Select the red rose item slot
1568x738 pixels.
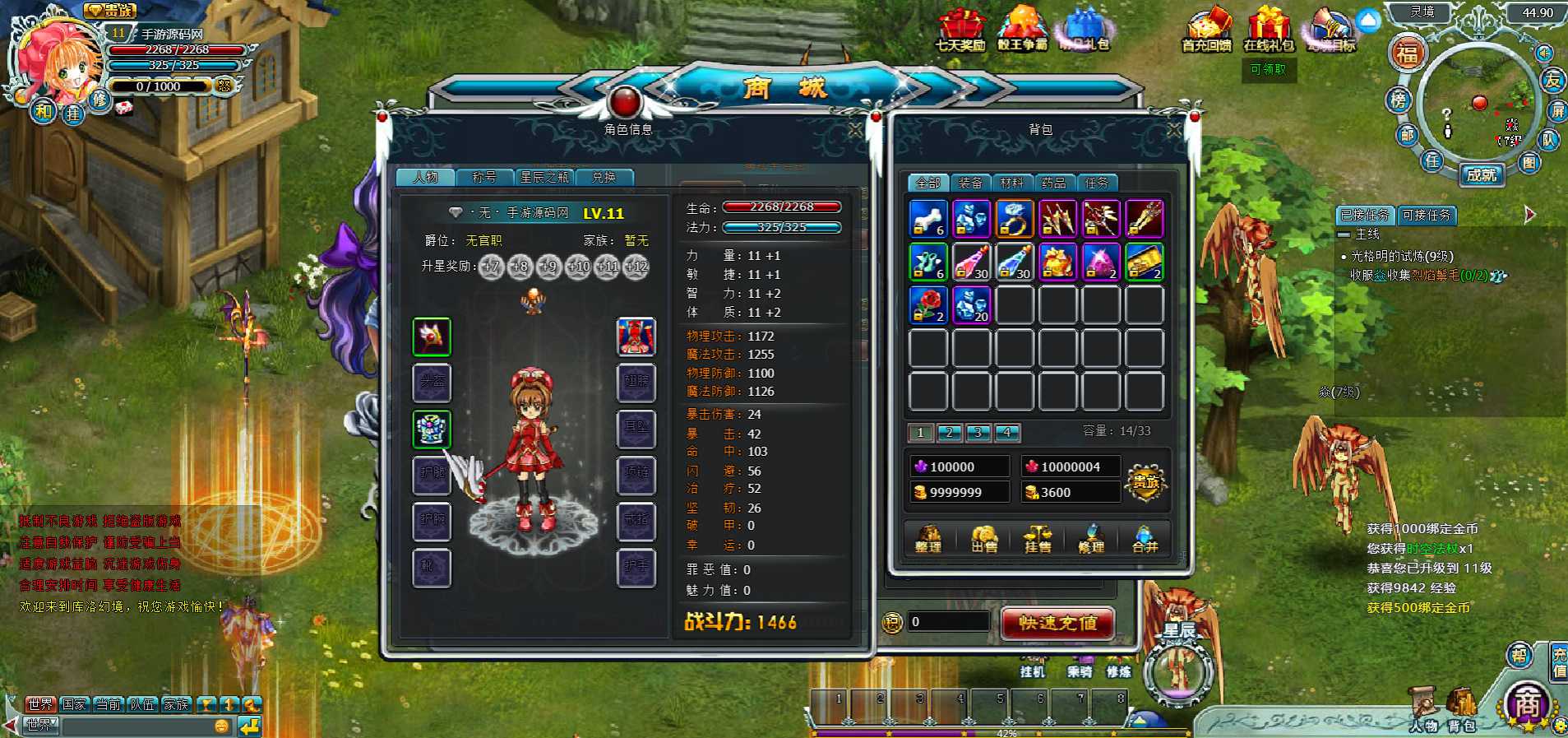[x=928, y=304]
